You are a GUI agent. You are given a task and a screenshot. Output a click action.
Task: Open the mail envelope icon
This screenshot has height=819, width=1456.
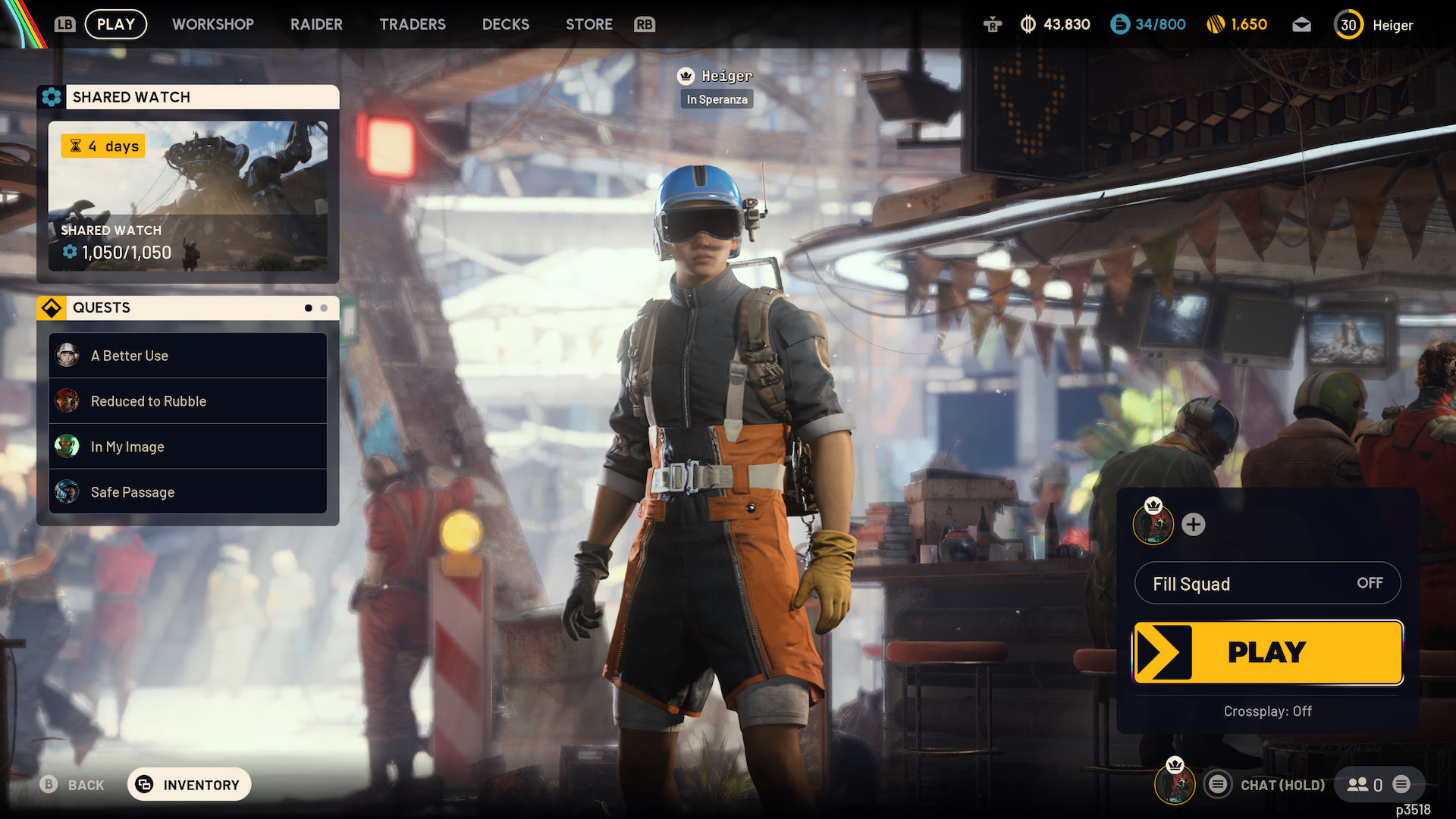[x=1301, y=25]
